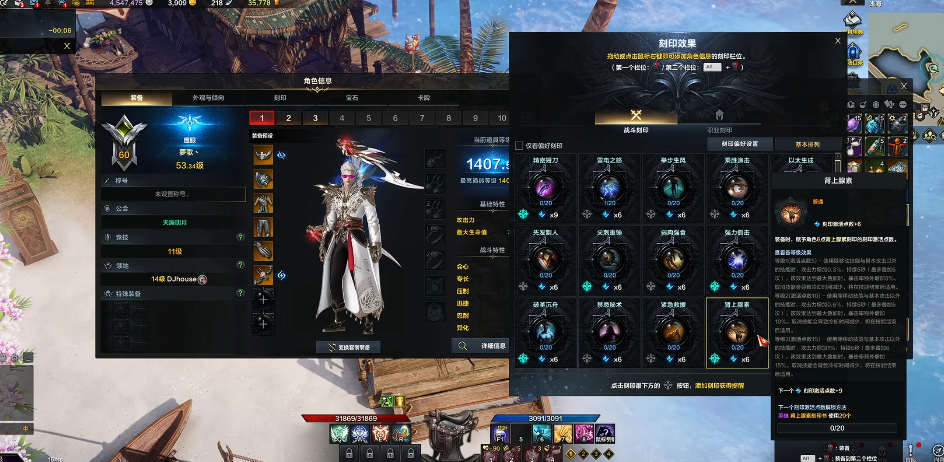944x462 pixels.
Task: Choose the 雷电之怒 engraving icon
Action: pyautogui.click(x=608, y=187)
